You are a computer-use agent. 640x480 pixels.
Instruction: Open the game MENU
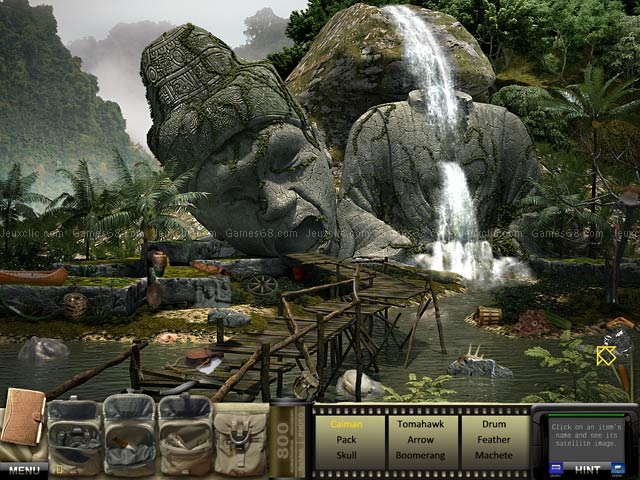(24, 470)
